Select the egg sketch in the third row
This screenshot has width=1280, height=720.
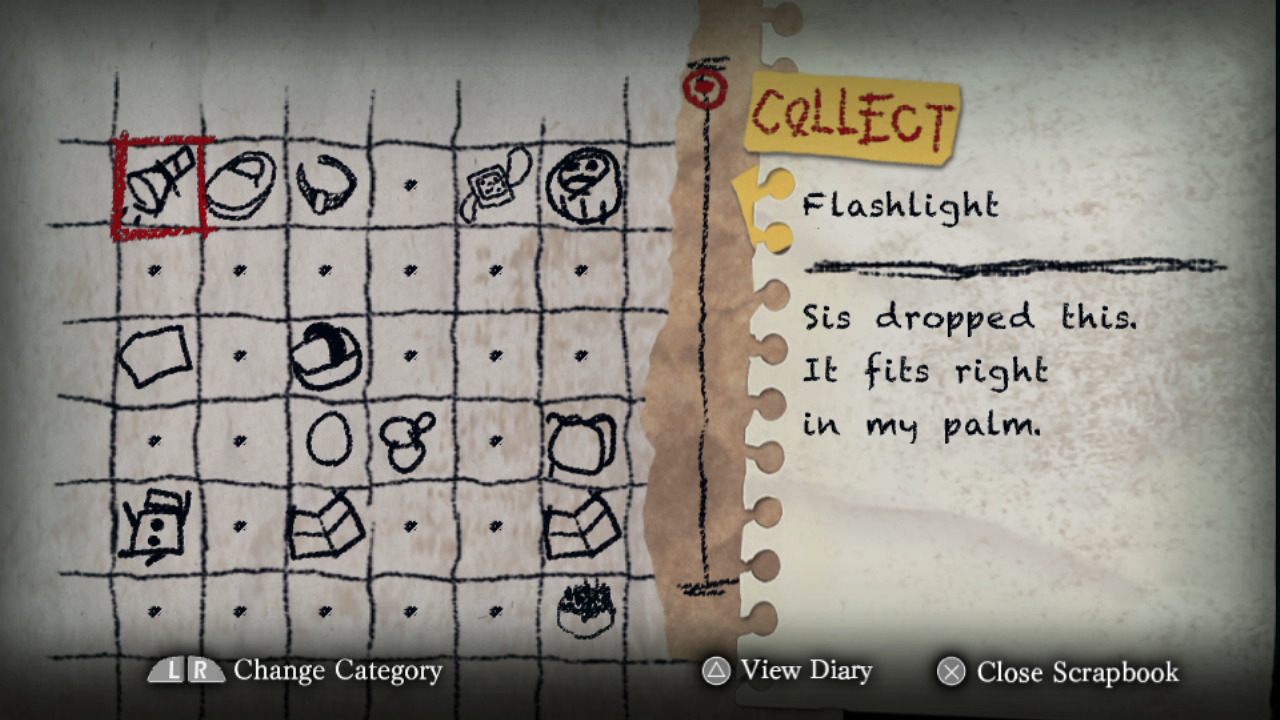330,437
